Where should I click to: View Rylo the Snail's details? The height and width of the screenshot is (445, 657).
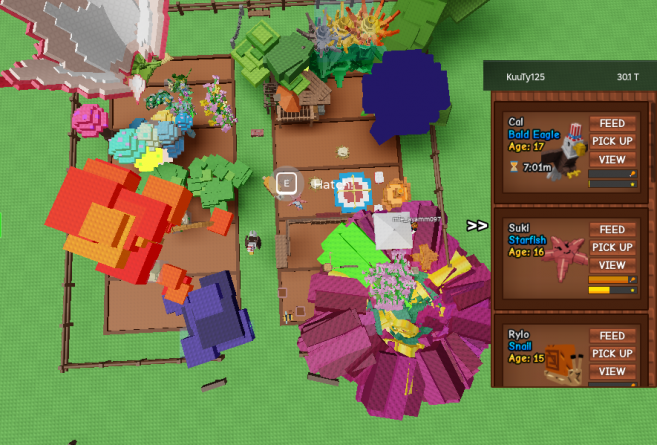coord(612,371)
